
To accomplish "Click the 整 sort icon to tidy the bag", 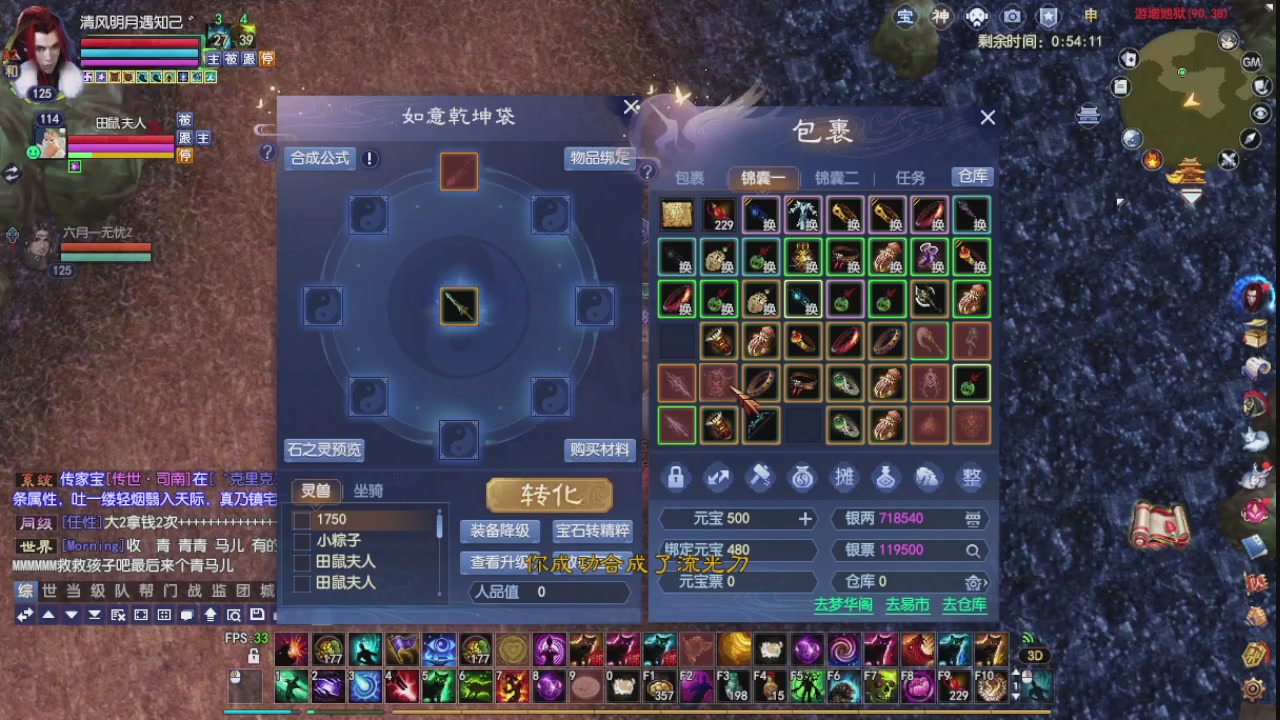I will click(x=971, y=478).
